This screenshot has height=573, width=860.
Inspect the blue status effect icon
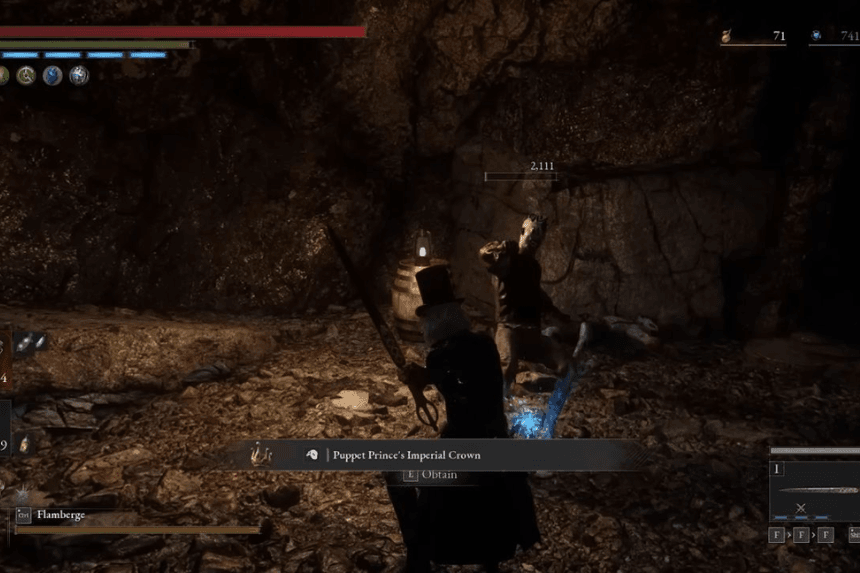pyautogui.click(x=52, y=76)
